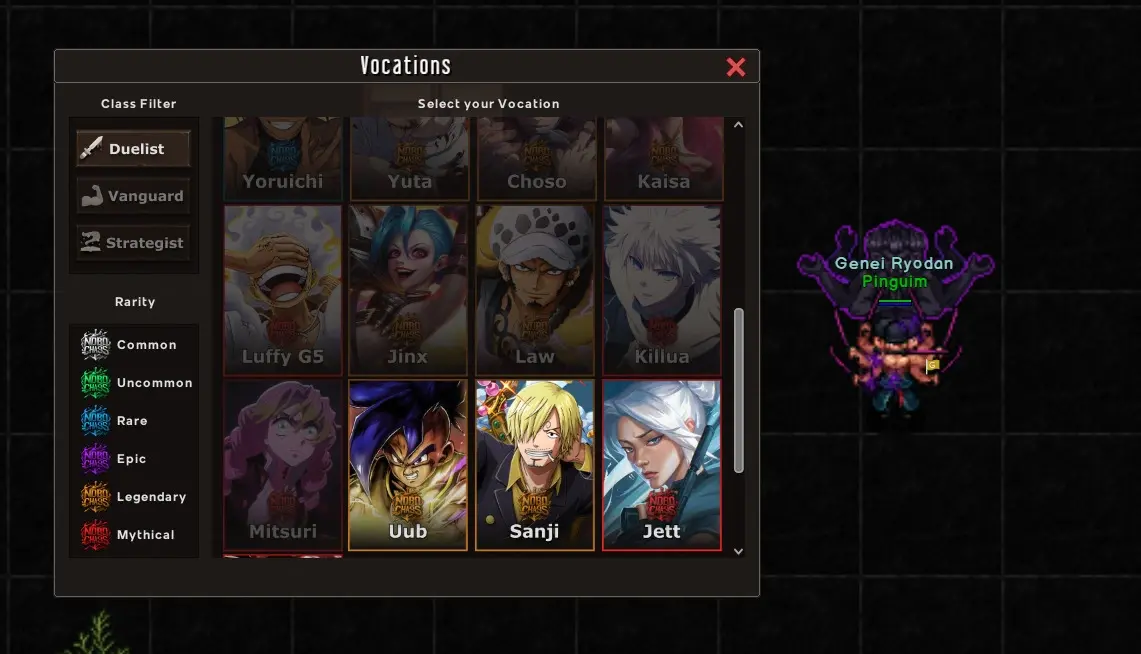Show only Uncommon rarity vocations

pos(137,383)
